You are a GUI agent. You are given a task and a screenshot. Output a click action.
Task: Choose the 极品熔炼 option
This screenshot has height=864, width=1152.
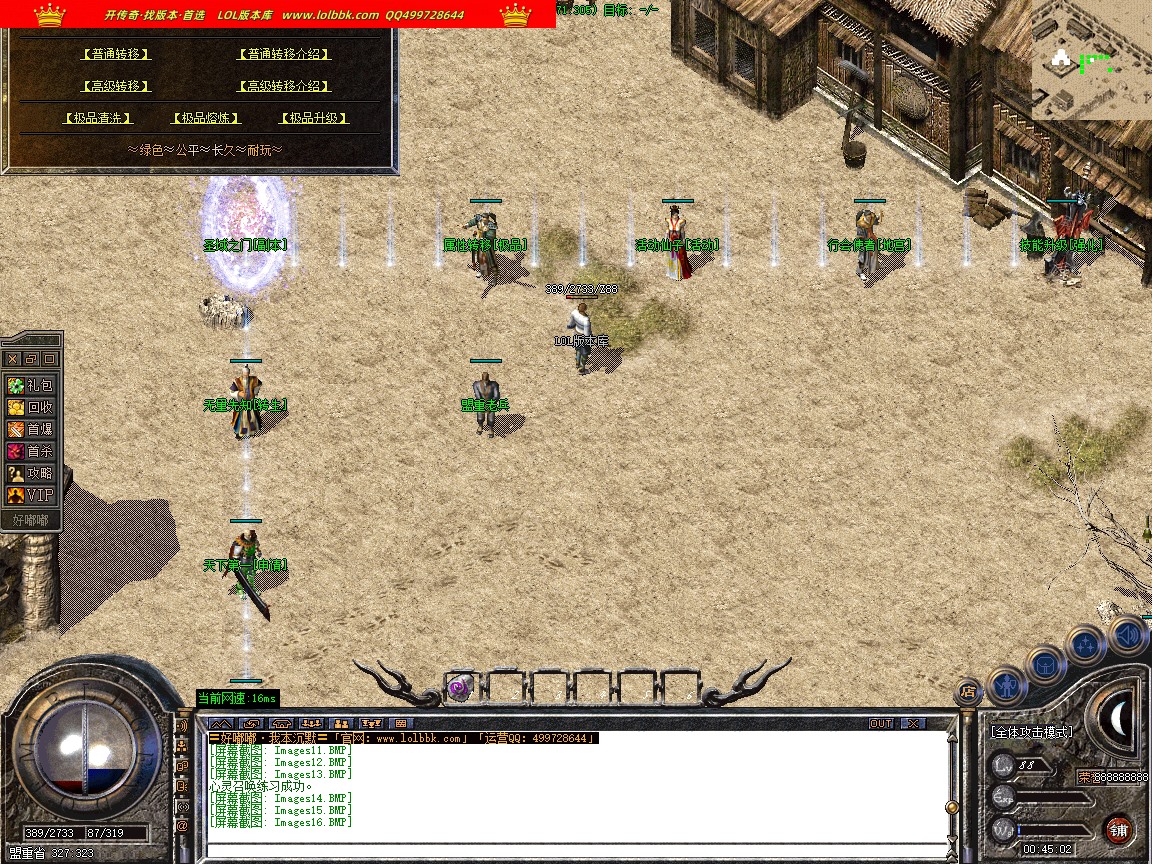(x=207, y=118)
